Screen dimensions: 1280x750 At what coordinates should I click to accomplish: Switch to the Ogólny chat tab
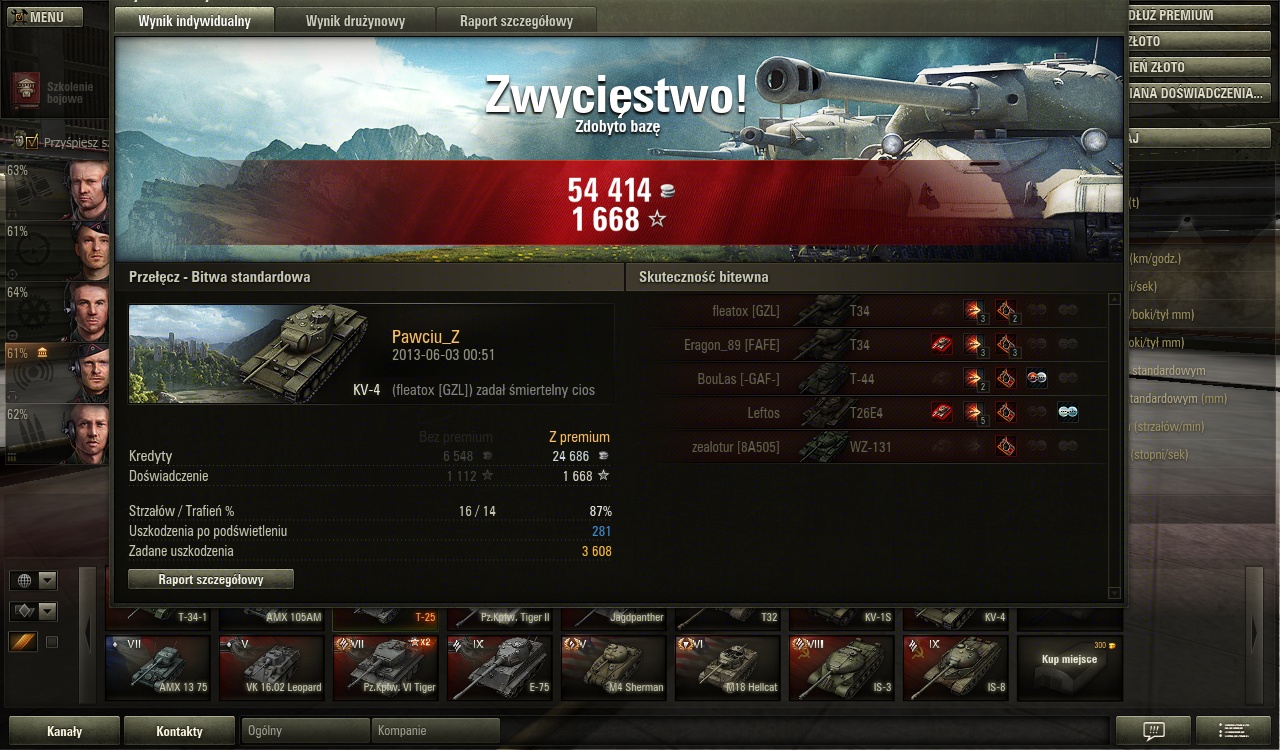click(x=305, y=731)
